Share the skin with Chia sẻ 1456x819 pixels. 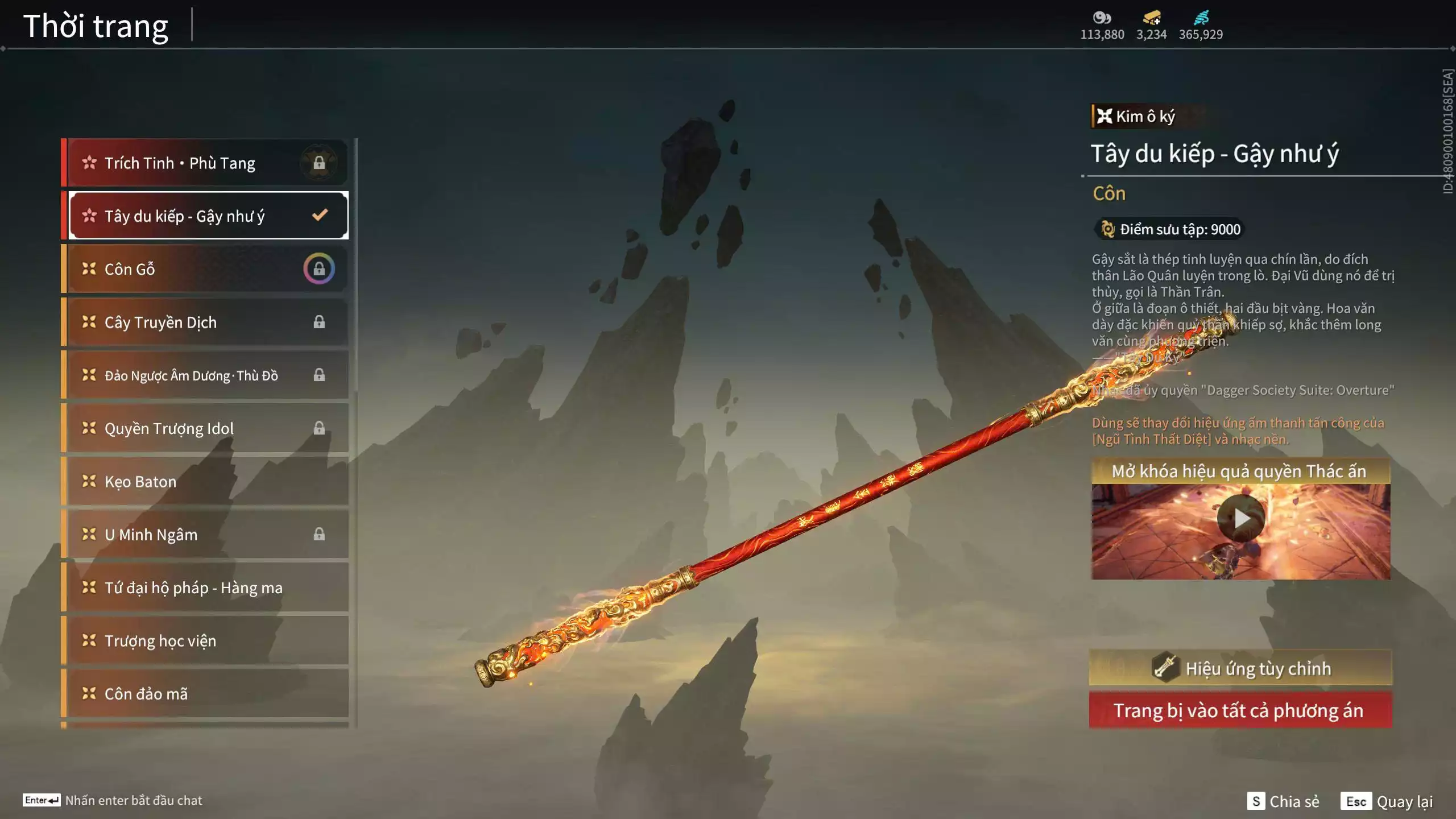pos(1283,801)
